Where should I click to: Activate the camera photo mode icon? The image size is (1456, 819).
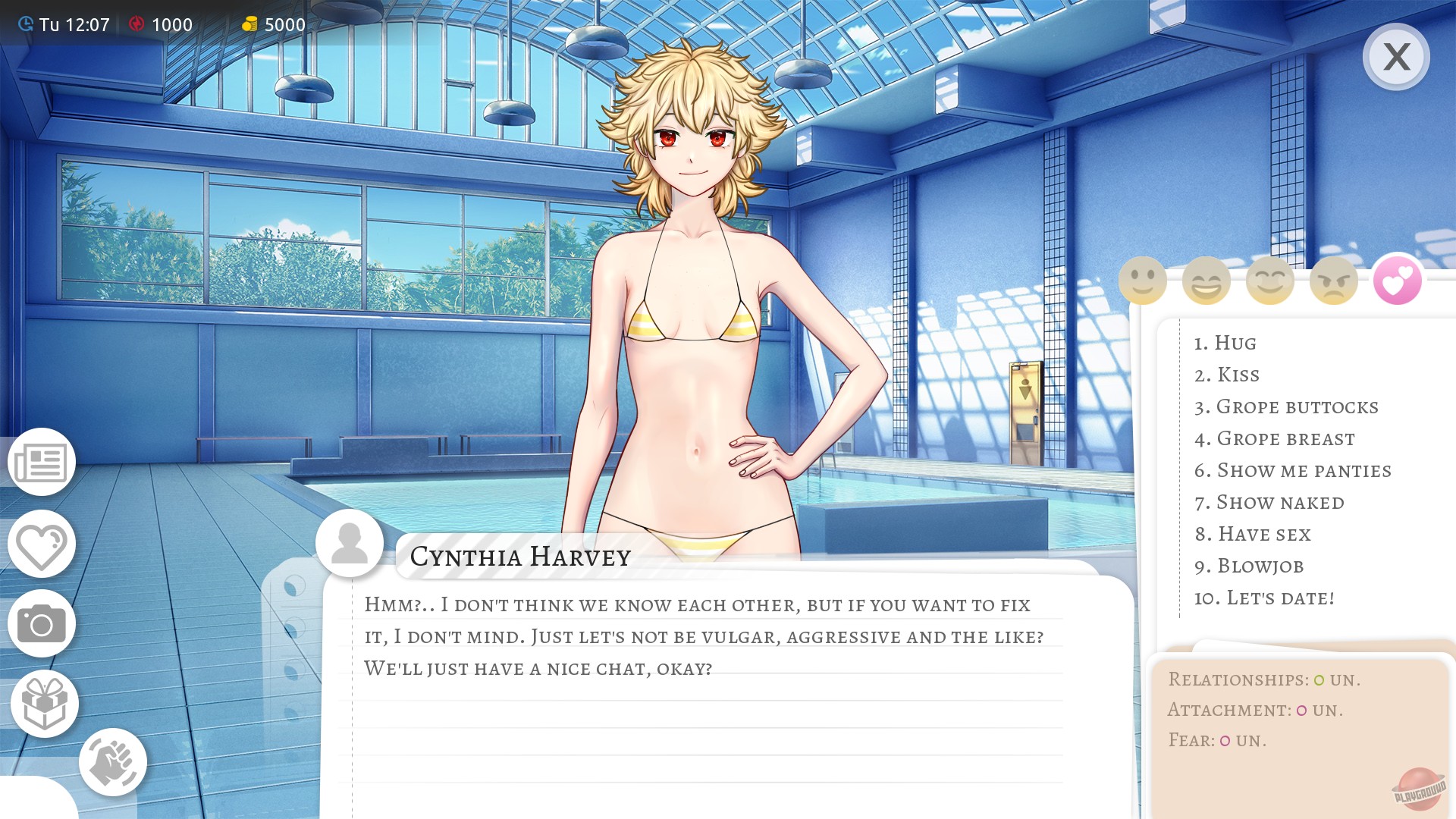(x=42, y=623)
